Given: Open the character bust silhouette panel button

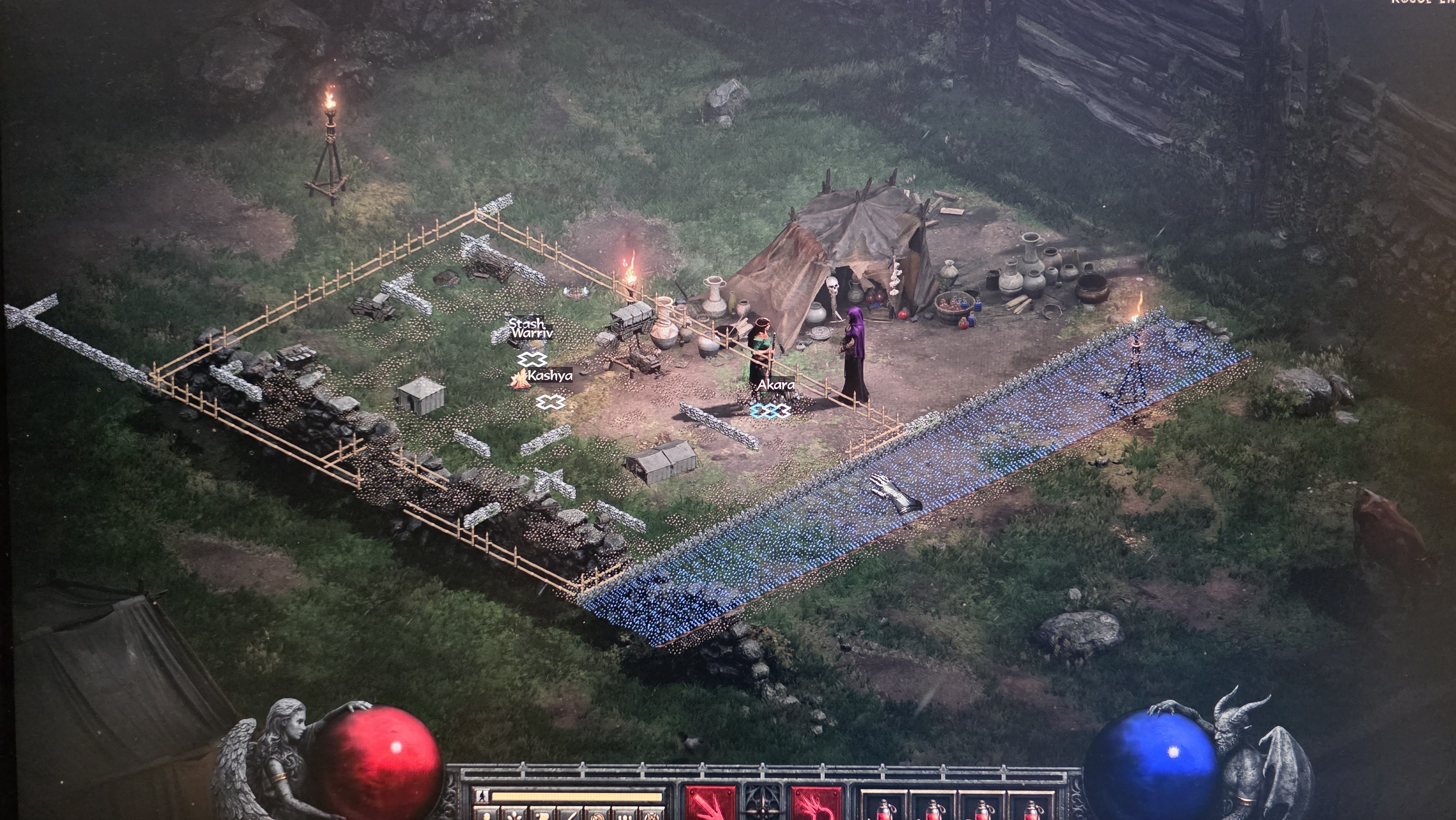Looking at the screenshot, I should (x=487, y=816).
